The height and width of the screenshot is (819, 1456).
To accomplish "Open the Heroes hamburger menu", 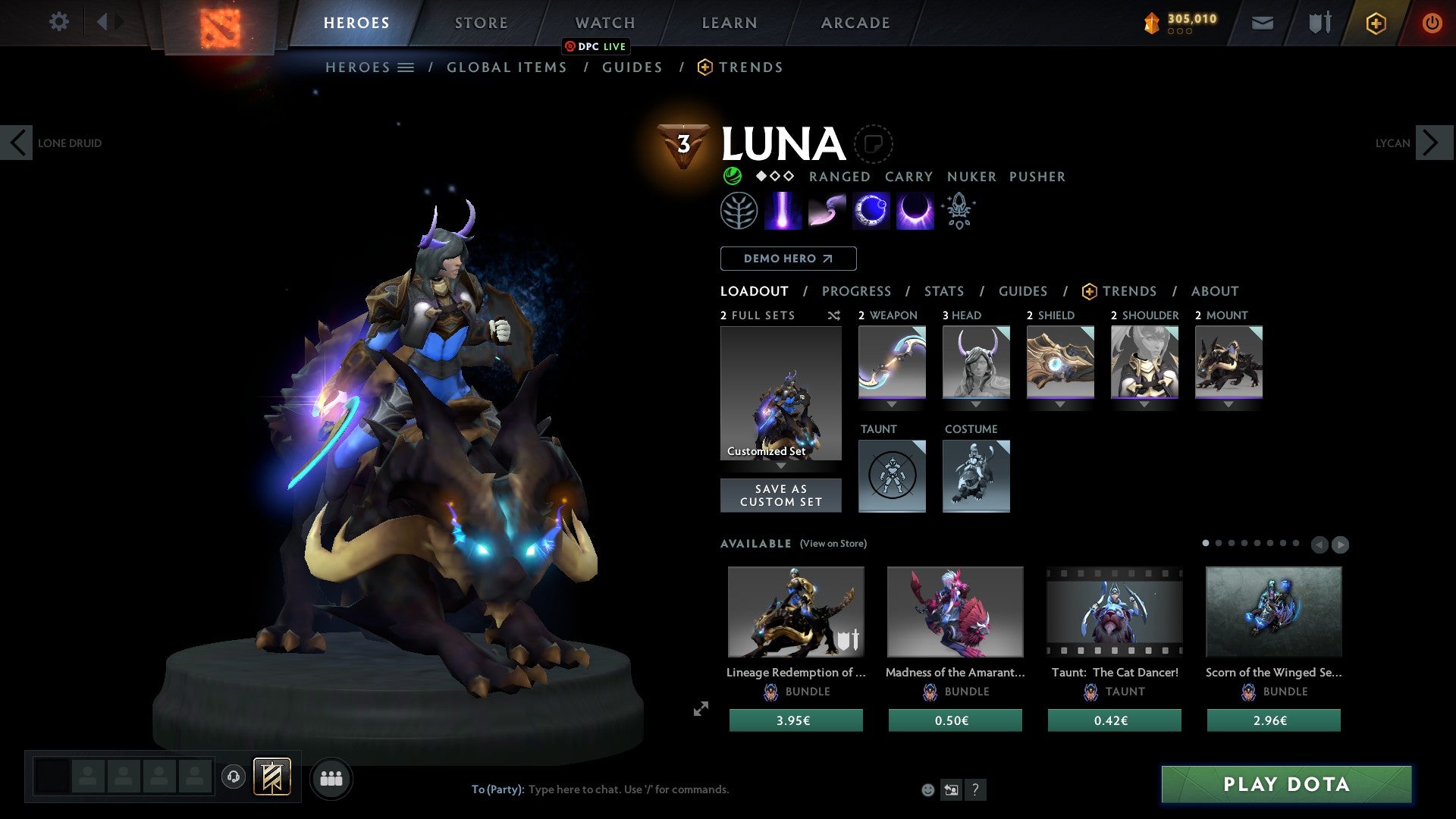I will pos(405,67).
